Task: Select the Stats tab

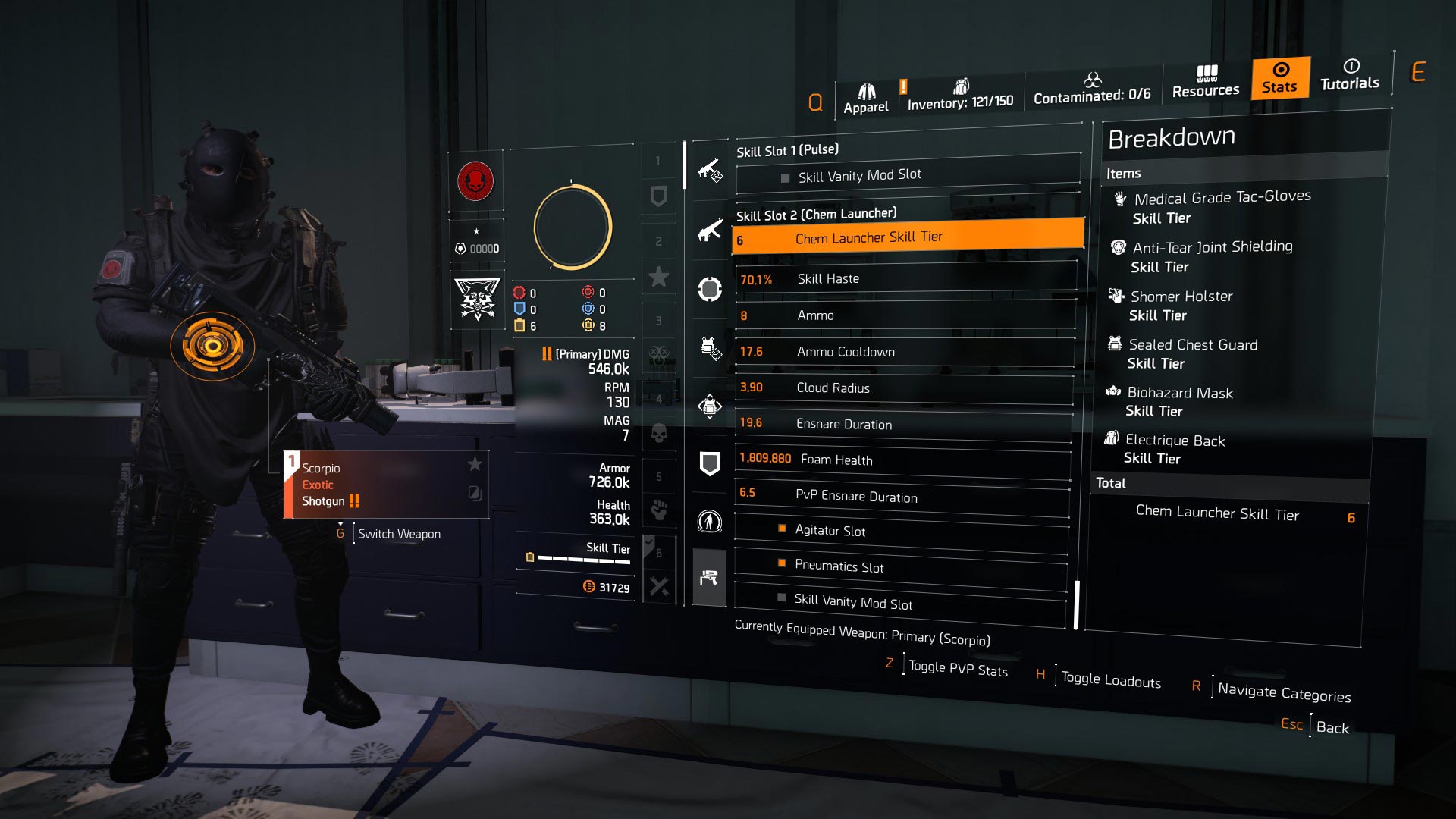Action: point(1280,78)
